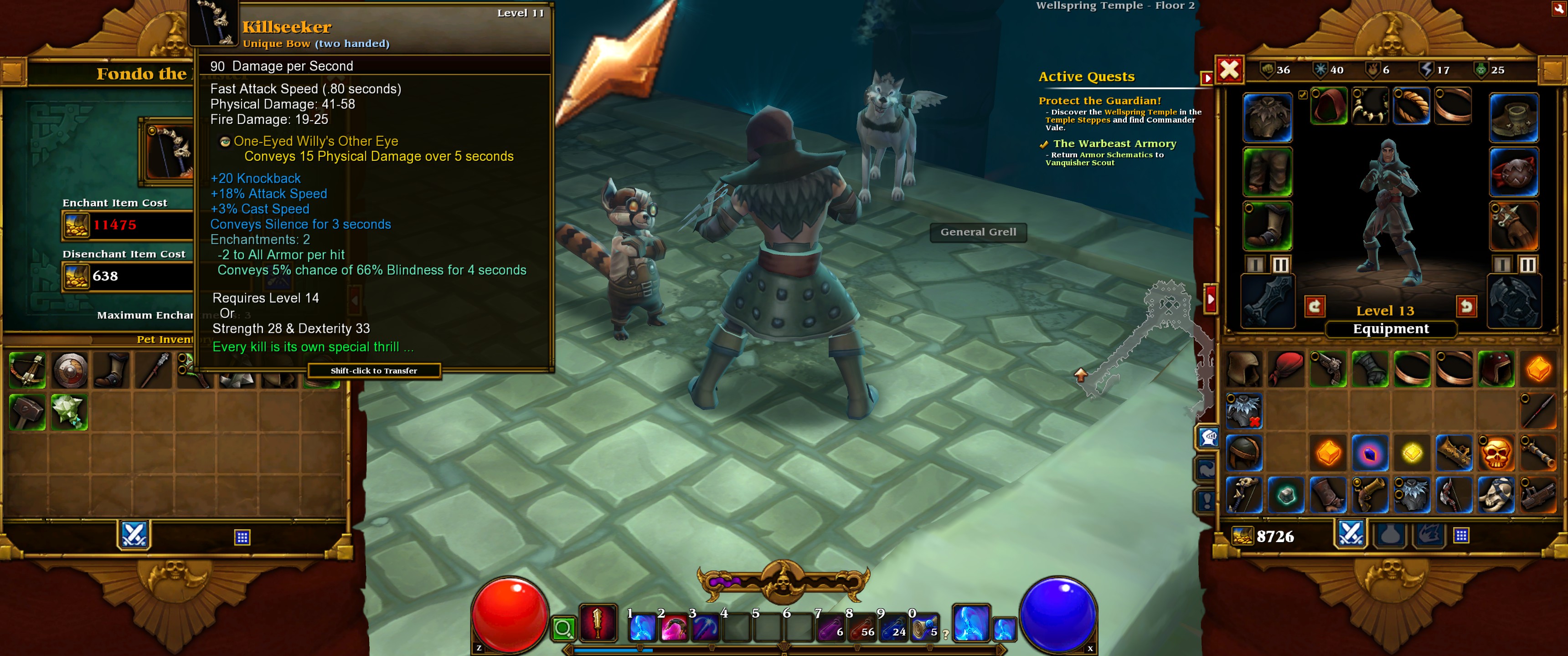Image resolution: width=1568 pixels, height=656 pixels.
Task: Pick the round wooden shield in pet inventory
Action: click(70, 370)
